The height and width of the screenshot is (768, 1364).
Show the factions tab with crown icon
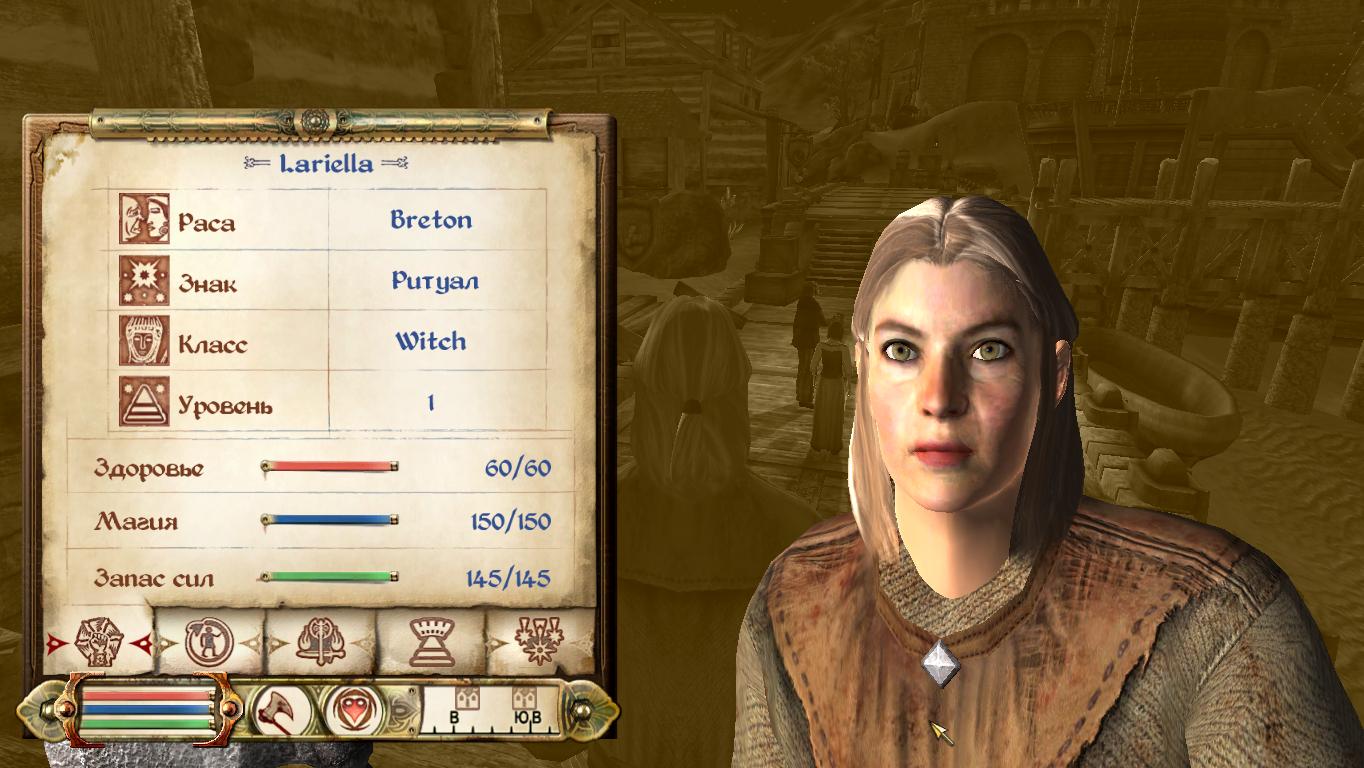click(x=431, y=642)
